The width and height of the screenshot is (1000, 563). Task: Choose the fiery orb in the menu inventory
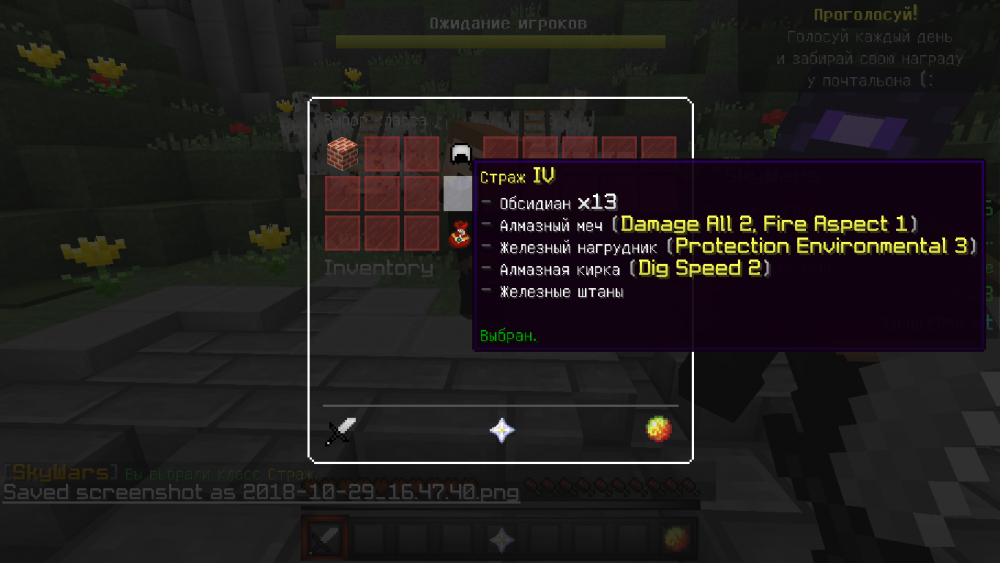(x=658, y=430)
